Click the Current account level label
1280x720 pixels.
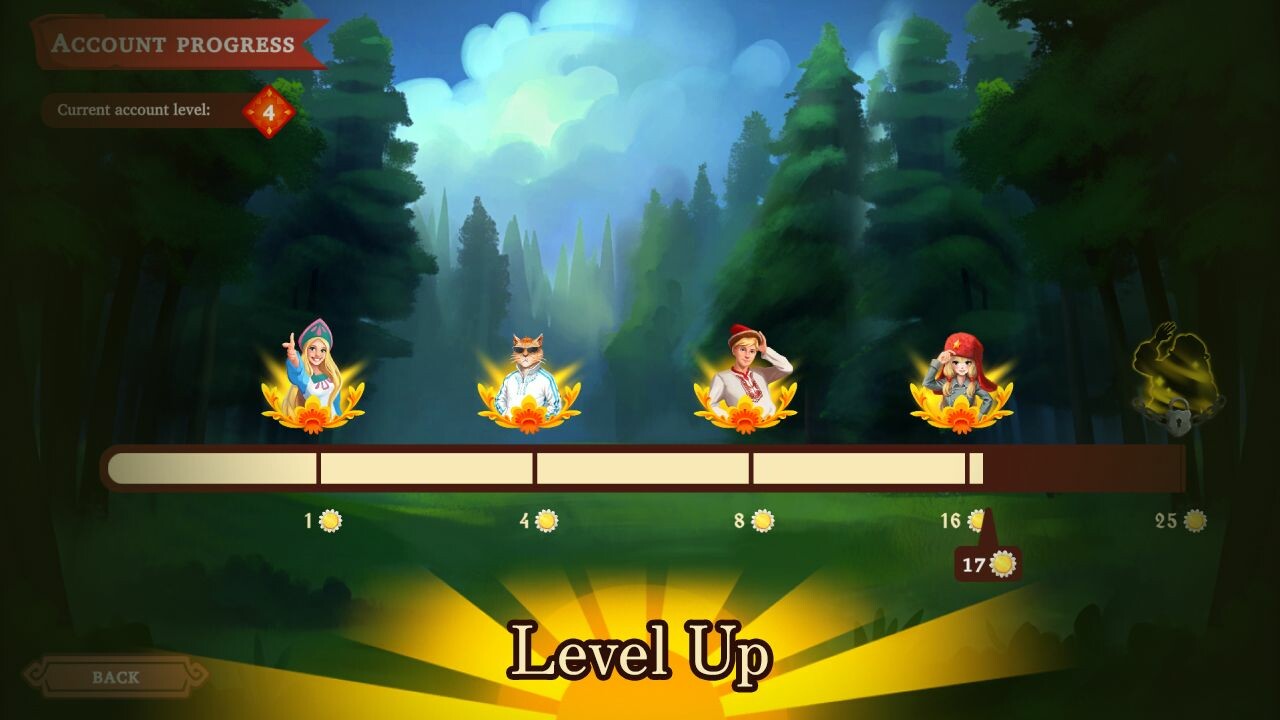click(x=136, y=109)
